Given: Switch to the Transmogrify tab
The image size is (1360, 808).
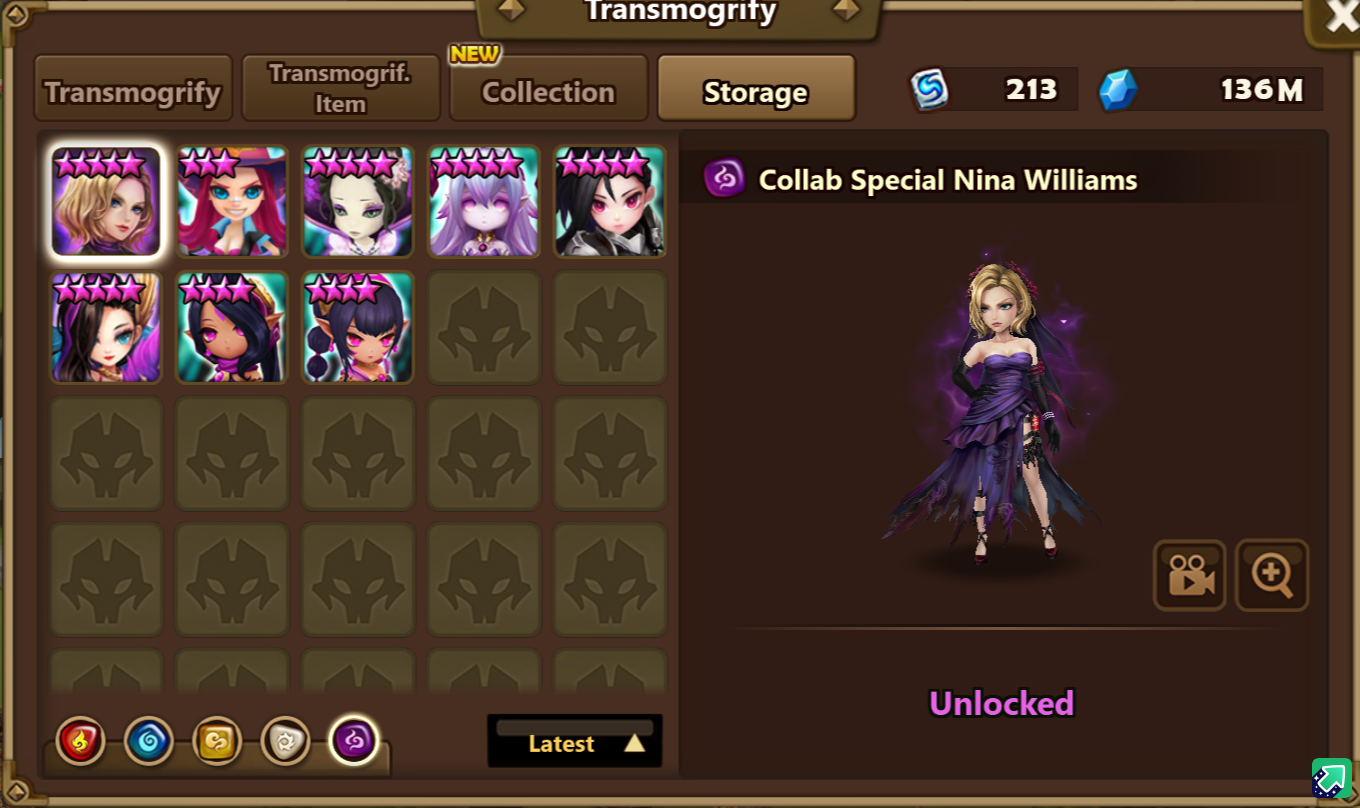Looking at the screenshot, I should click(x=133, y=92).
